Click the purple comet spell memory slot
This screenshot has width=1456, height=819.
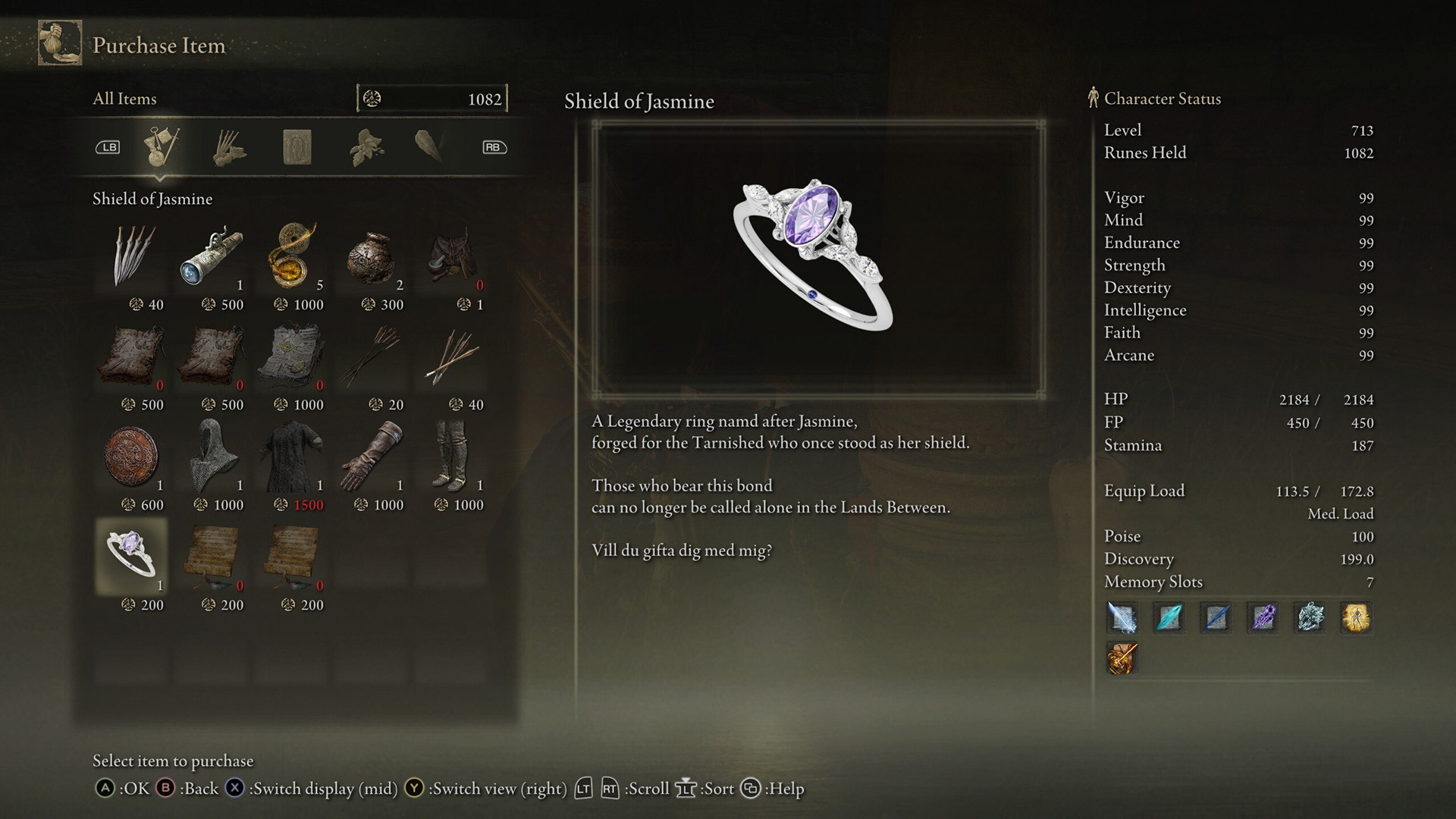point(1263,617)
